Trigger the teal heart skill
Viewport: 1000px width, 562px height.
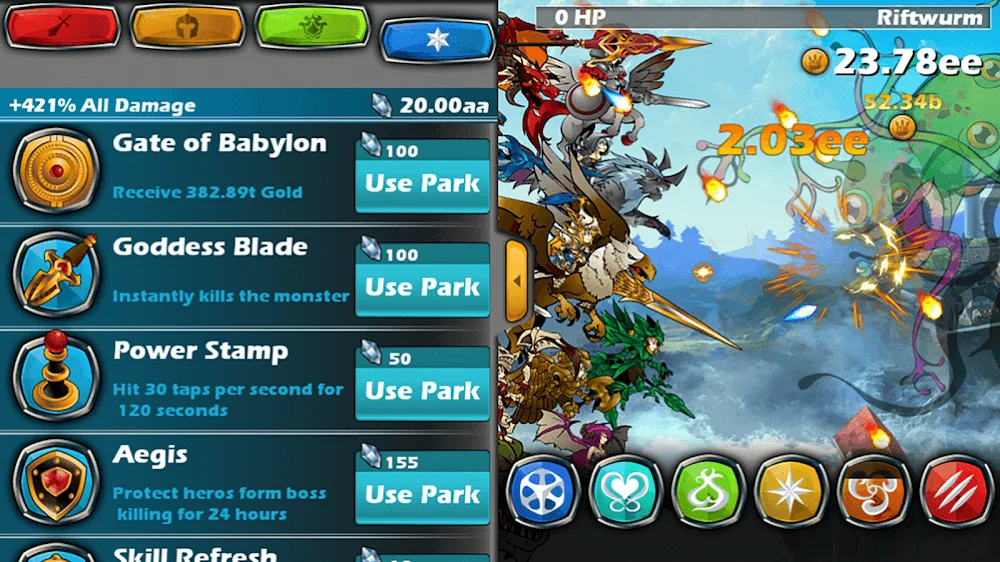point(627,491)
